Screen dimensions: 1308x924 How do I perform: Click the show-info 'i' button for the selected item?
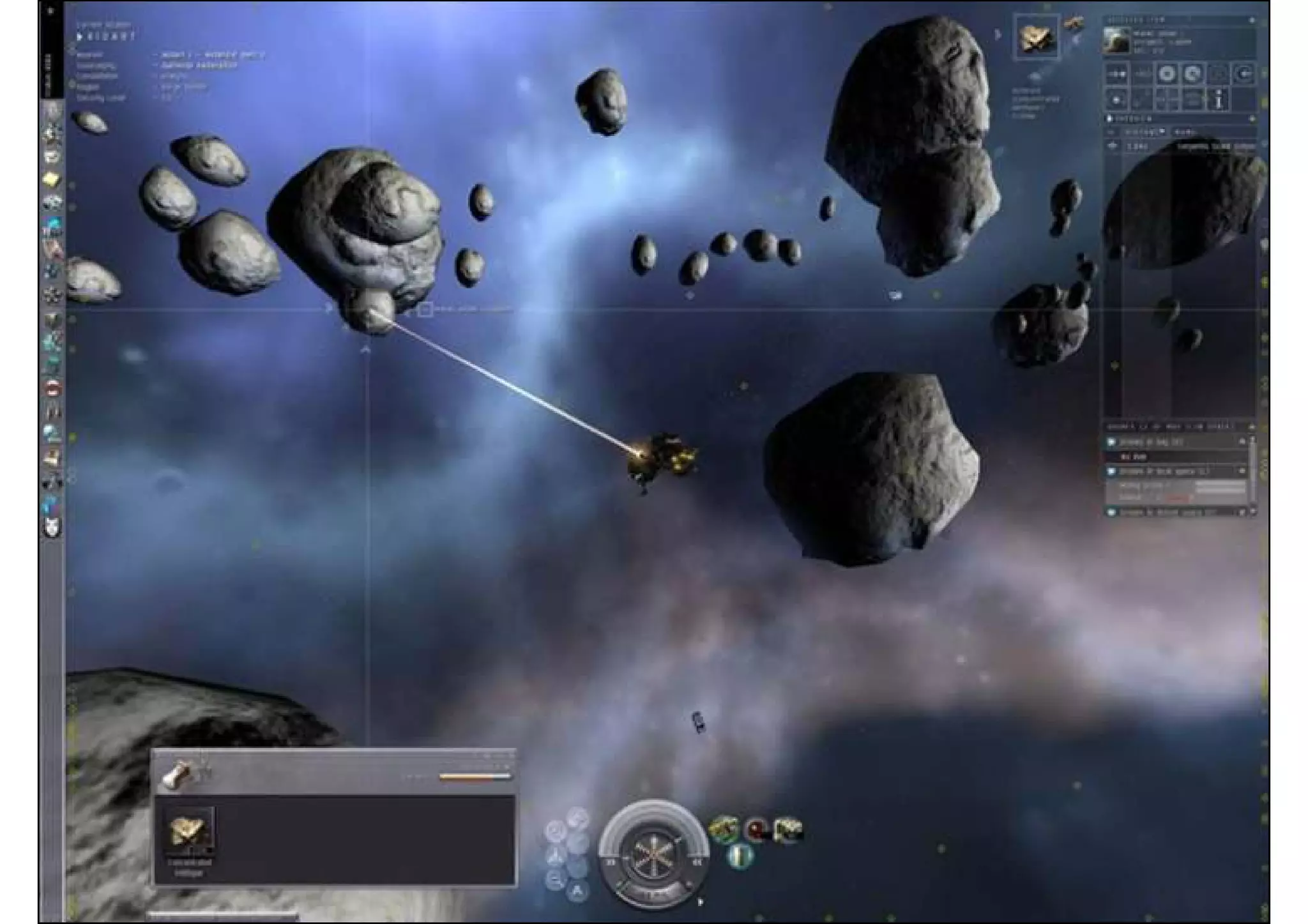click(x=1219, y=100)
